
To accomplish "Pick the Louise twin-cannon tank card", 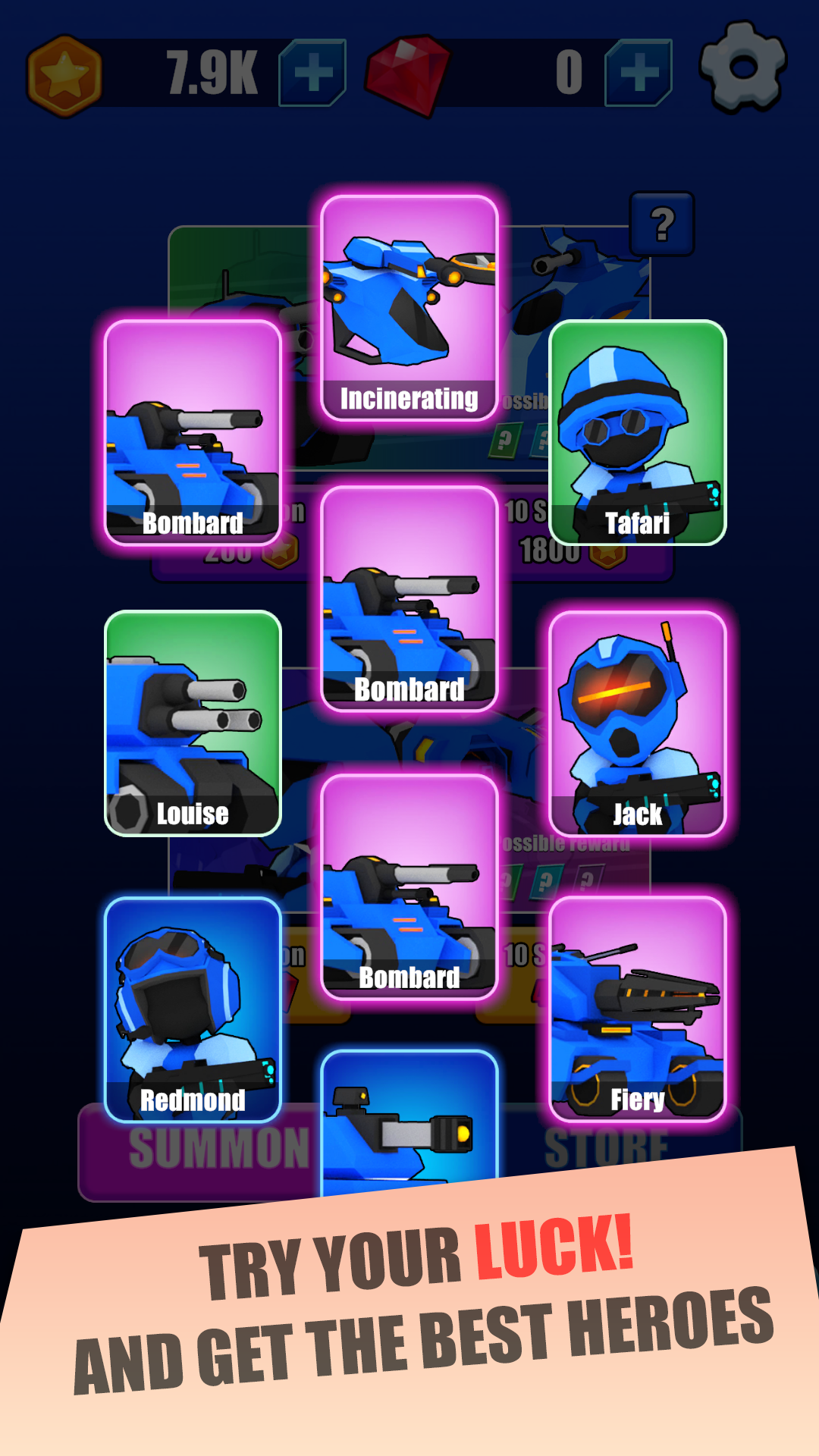I will 193,723.
